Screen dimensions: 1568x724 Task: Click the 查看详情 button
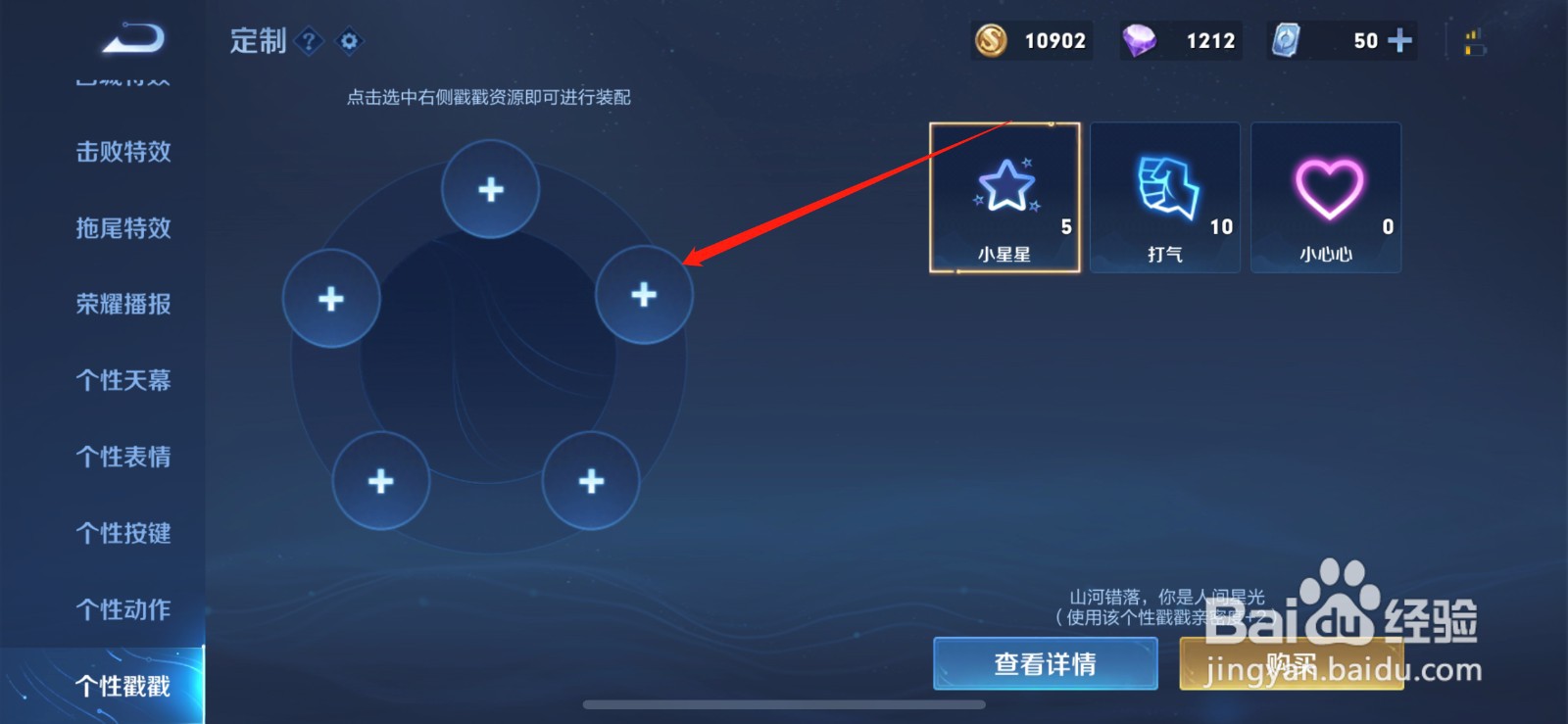click(x=1044, y=663)
